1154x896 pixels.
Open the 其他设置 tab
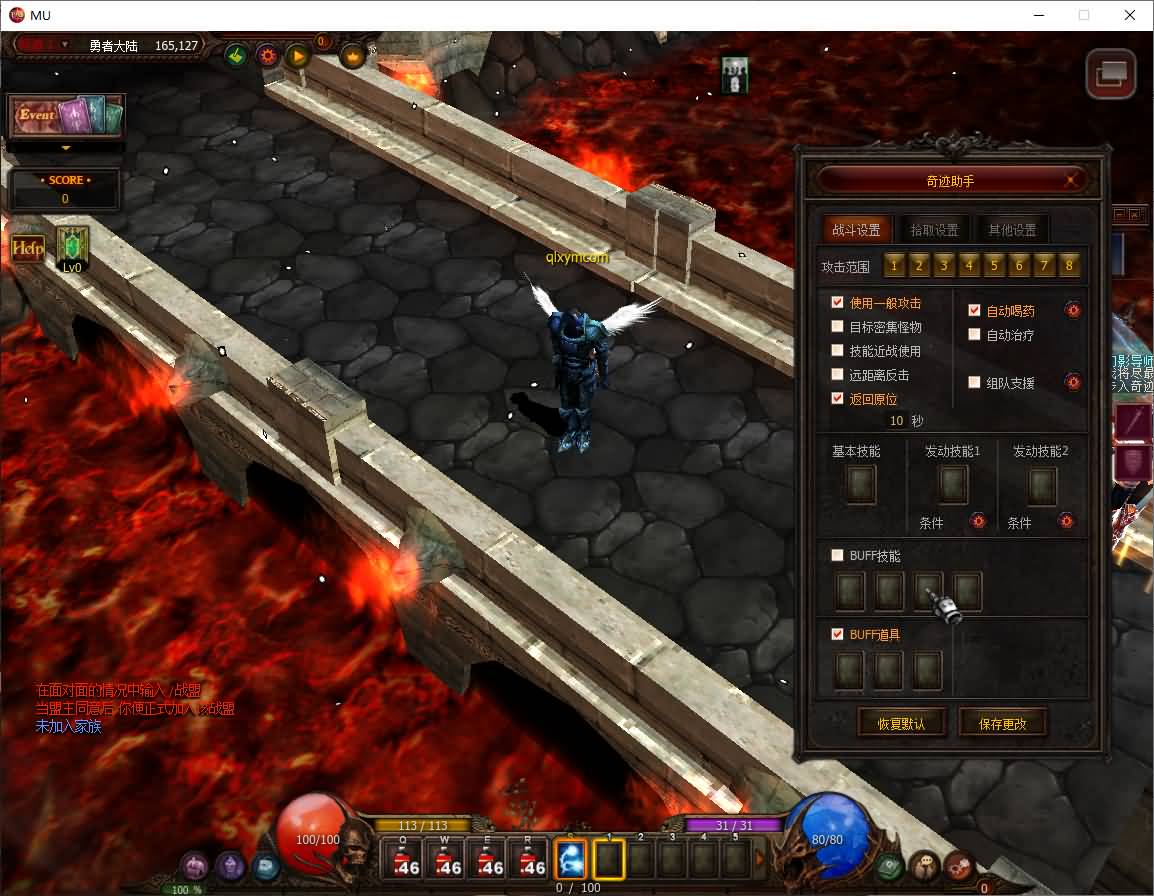[x=1012, y=230]
